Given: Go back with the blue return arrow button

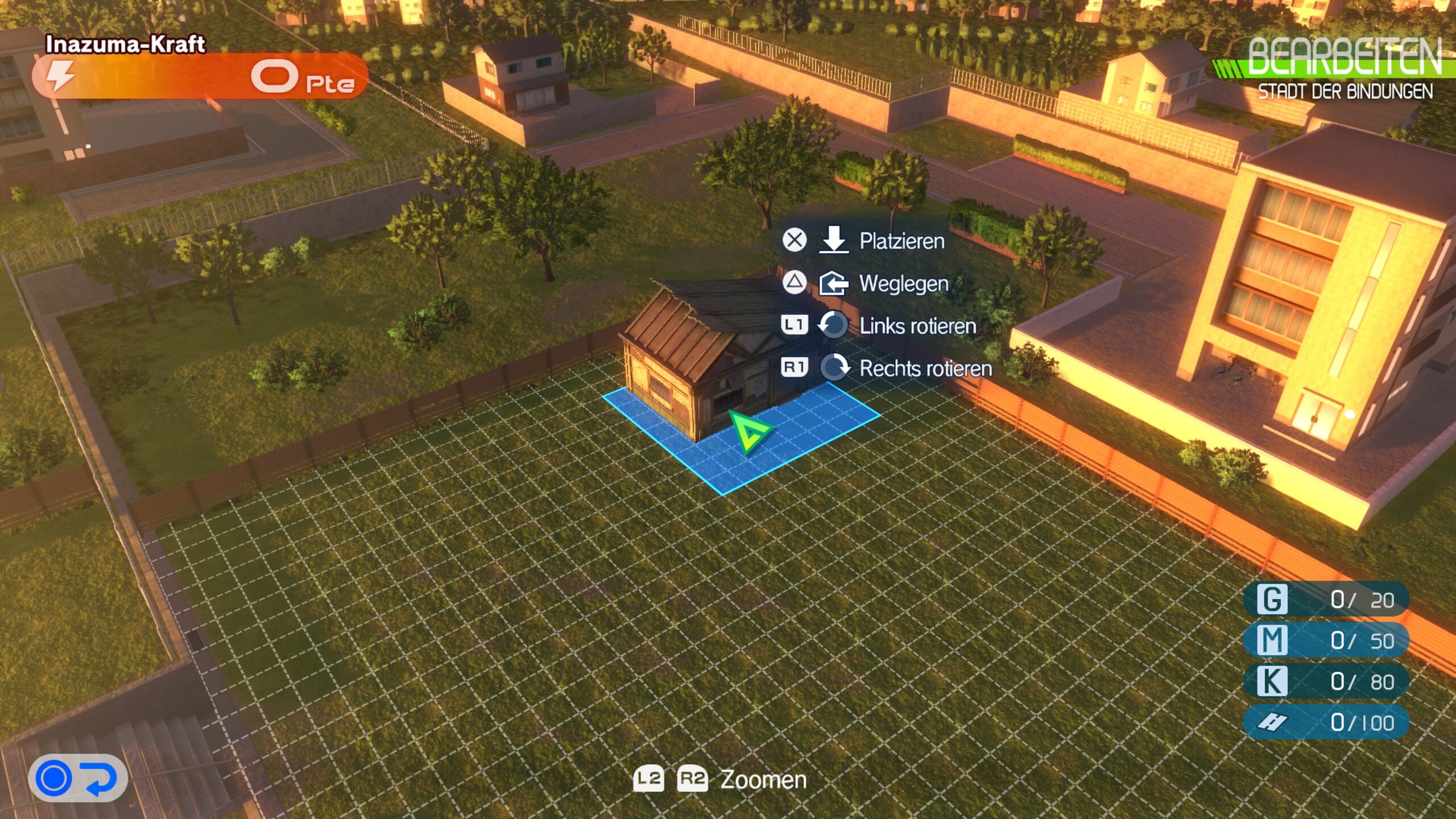Looking at the screenshot, I should (x=77, y=778).
